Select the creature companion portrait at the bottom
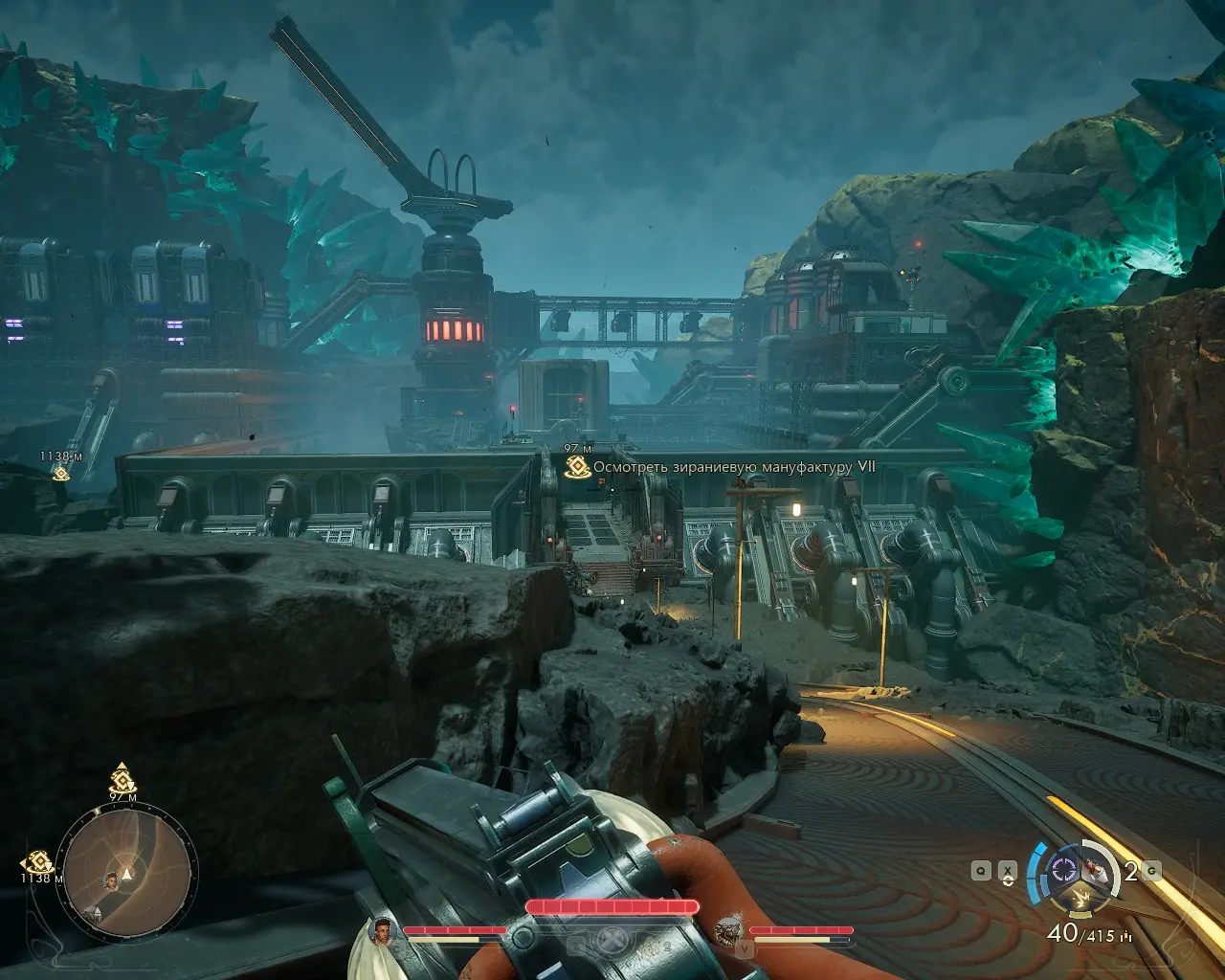Image resolution: width=1225 pixels, height=980 pixels. [728, 929]
